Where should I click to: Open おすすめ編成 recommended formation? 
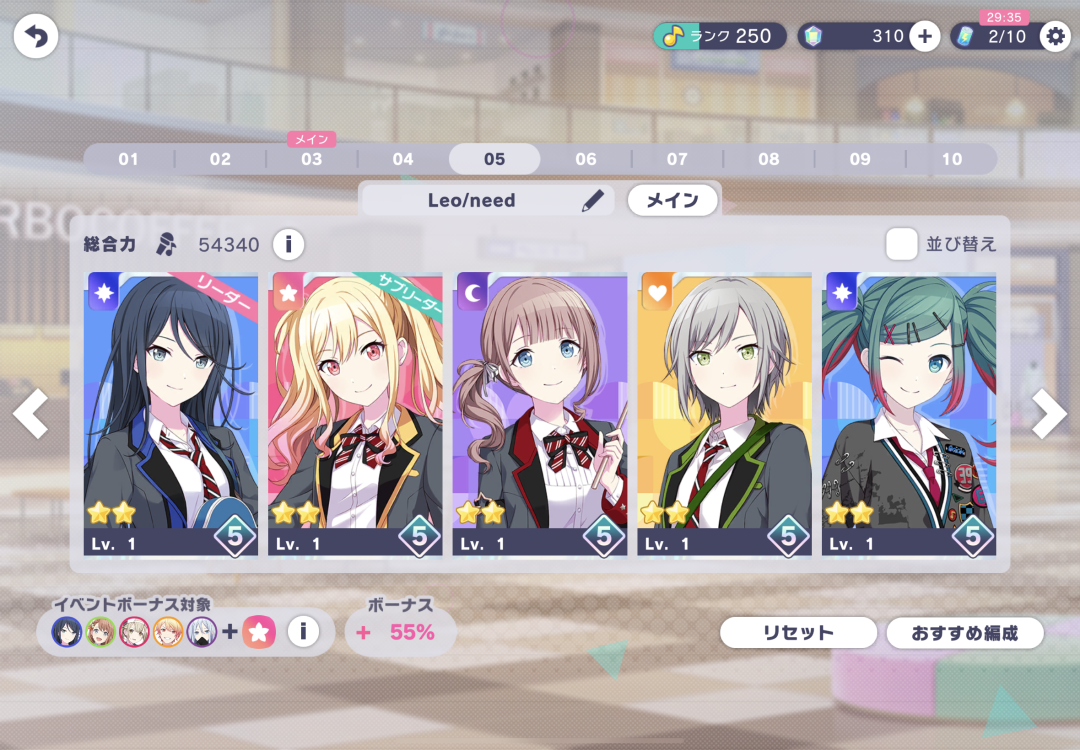click(x=965, y=633)
